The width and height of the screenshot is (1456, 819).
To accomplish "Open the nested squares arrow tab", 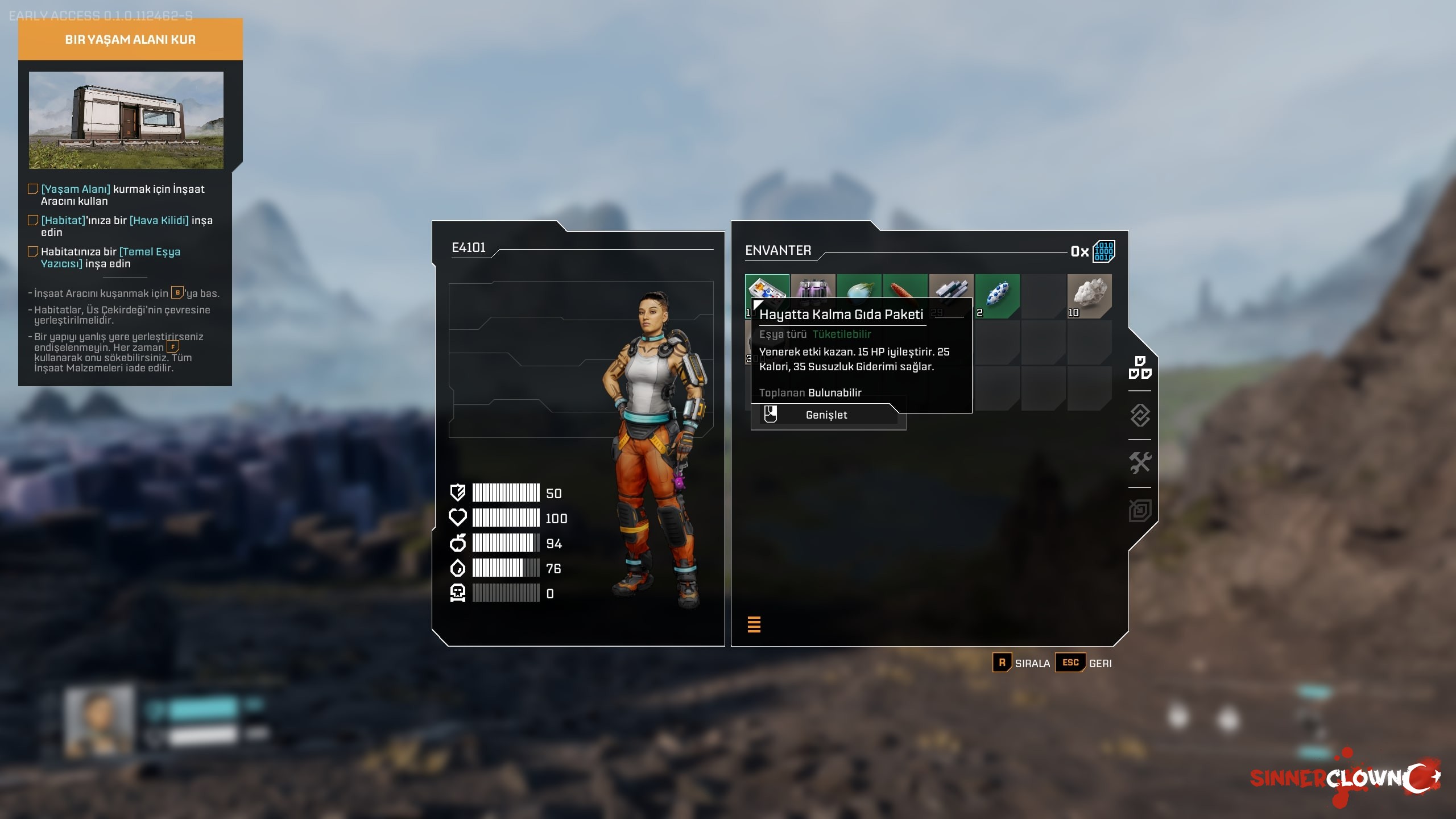I will 1140,511.
